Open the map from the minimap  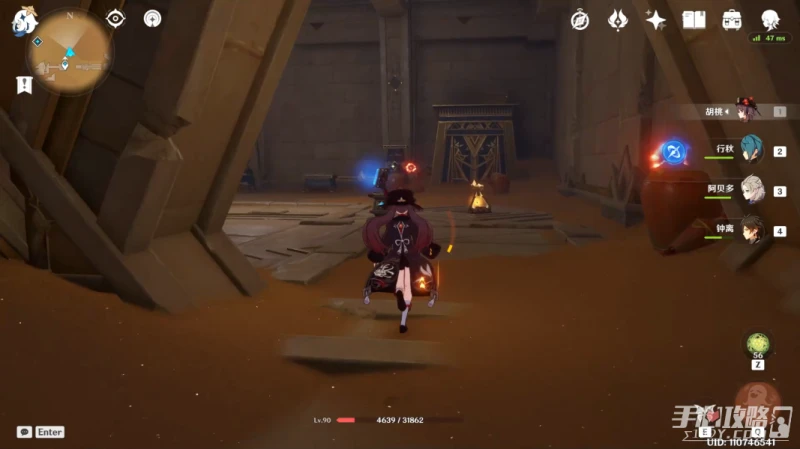(70, 51)
